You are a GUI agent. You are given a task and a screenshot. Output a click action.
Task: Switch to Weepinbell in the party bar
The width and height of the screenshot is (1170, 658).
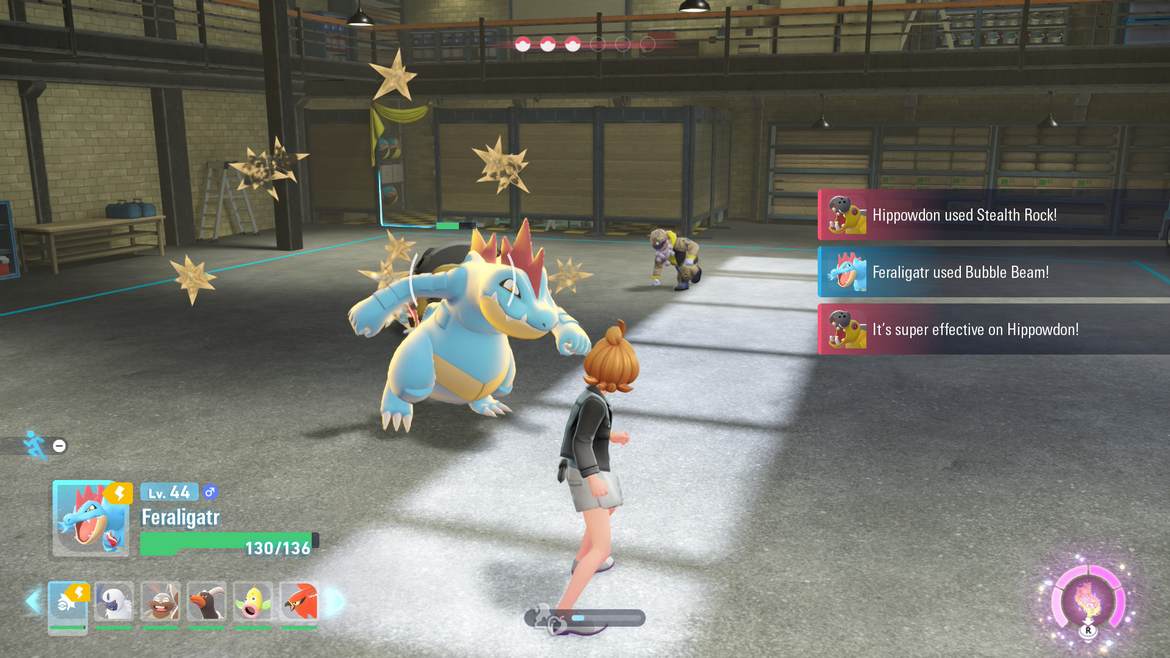(x=252, y=602)
